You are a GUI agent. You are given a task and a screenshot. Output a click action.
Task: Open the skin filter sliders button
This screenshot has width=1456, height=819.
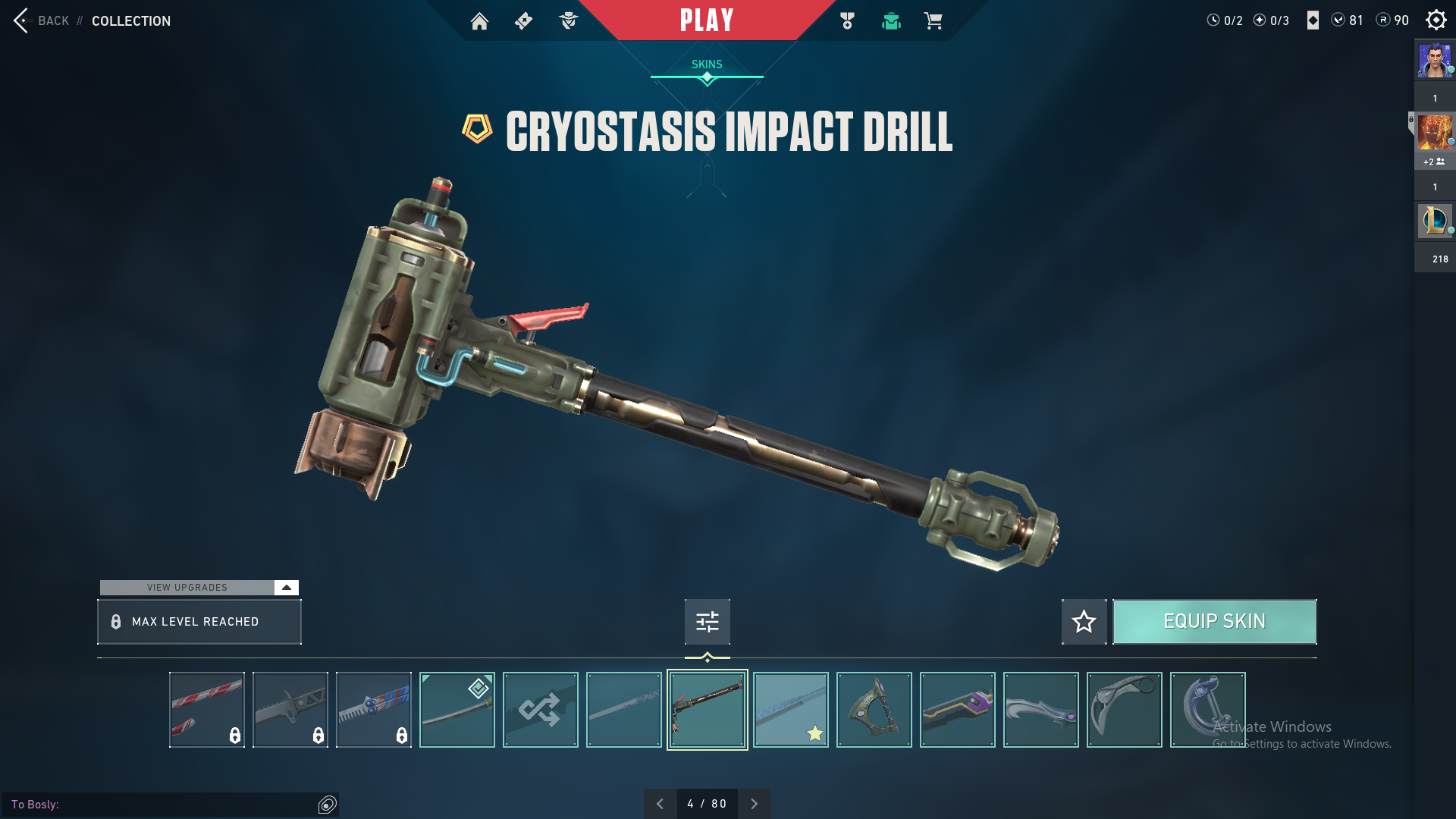707,622
